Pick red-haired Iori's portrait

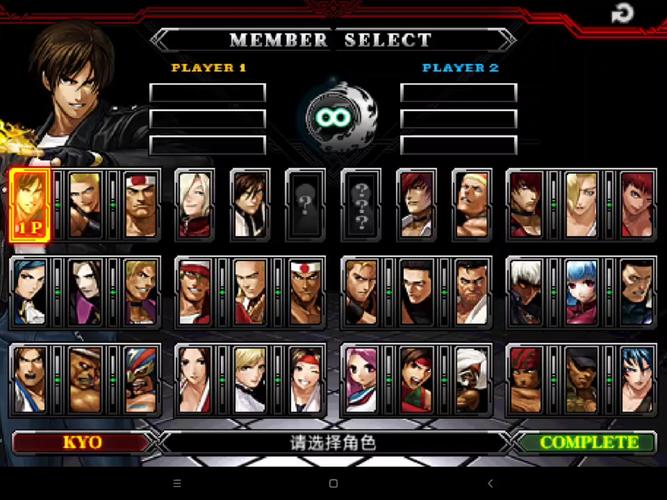(415, 204)
